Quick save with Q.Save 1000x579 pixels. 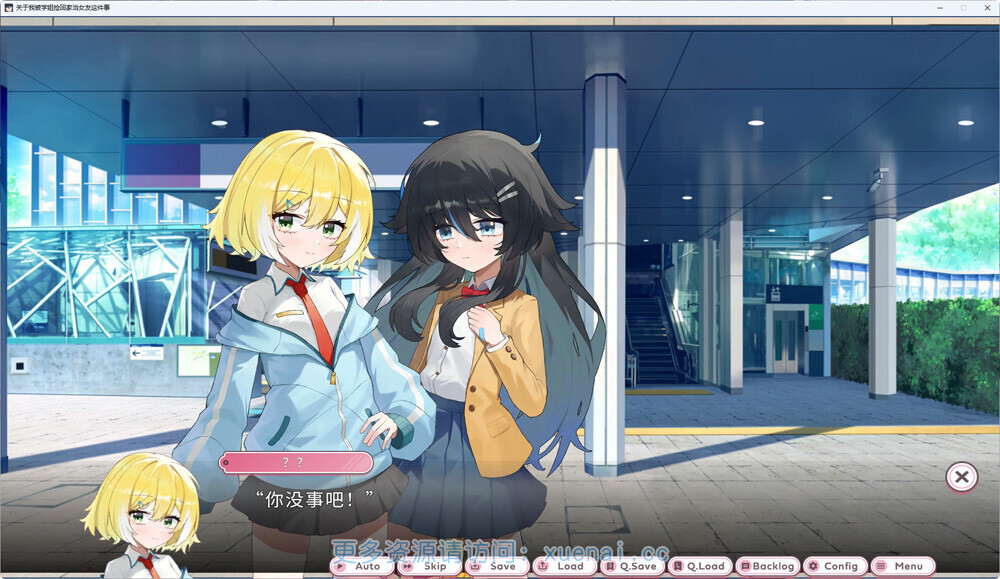tap(632, 566)
